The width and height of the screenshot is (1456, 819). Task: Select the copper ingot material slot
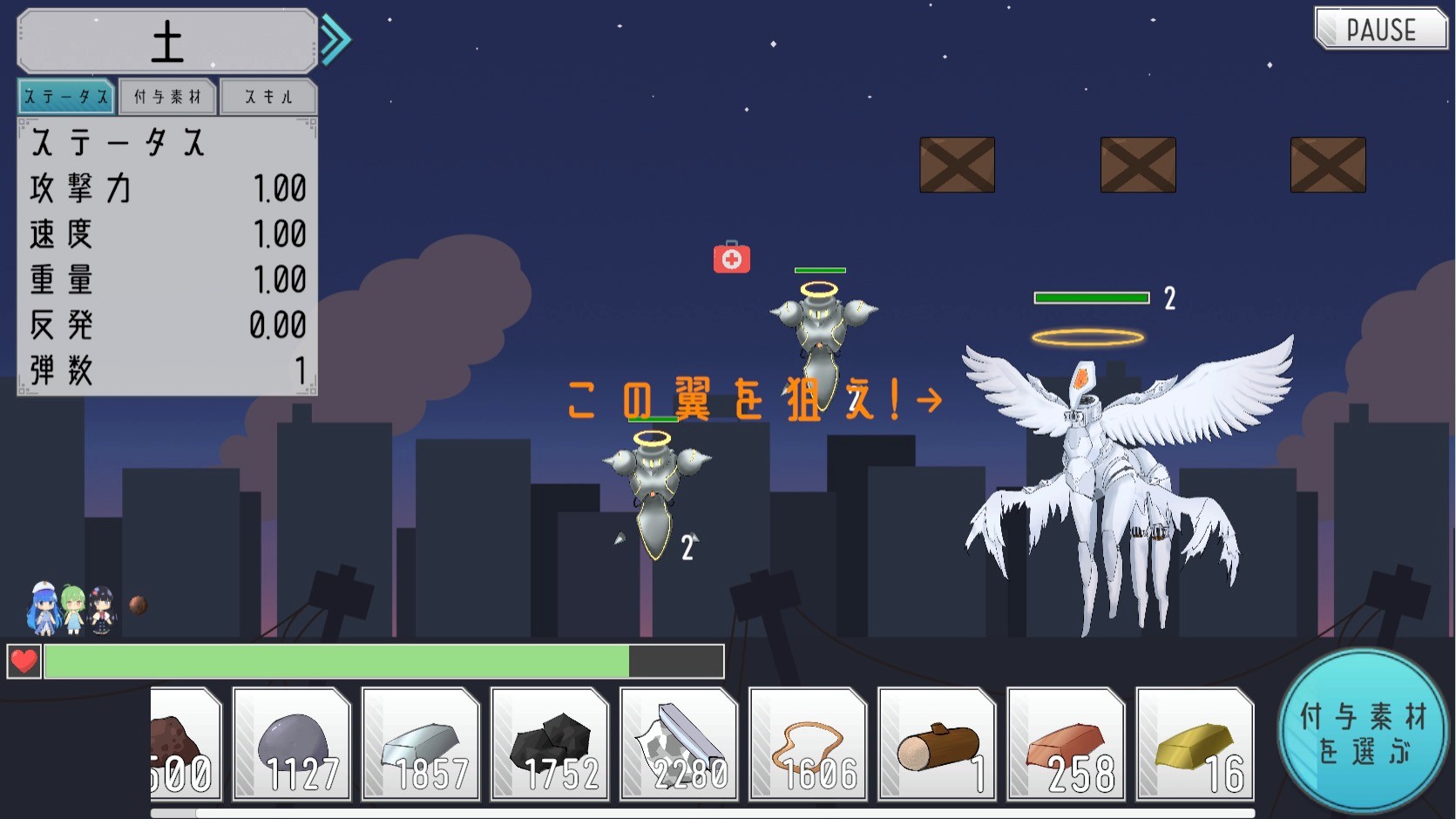point(1066,743)
